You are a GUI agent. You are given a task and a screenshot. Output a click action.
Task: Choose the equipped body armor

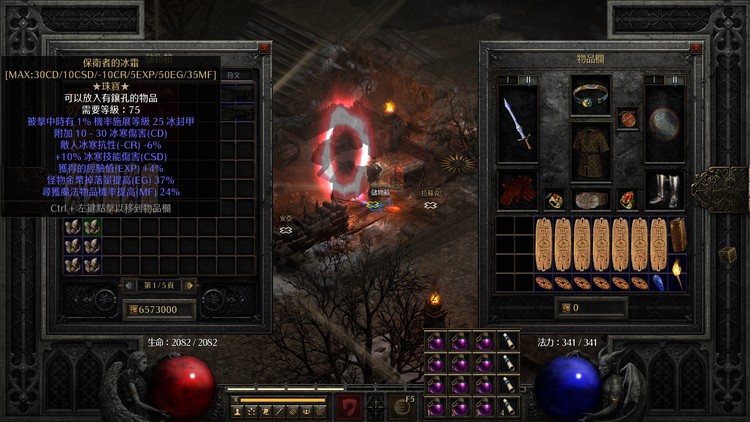591,152
